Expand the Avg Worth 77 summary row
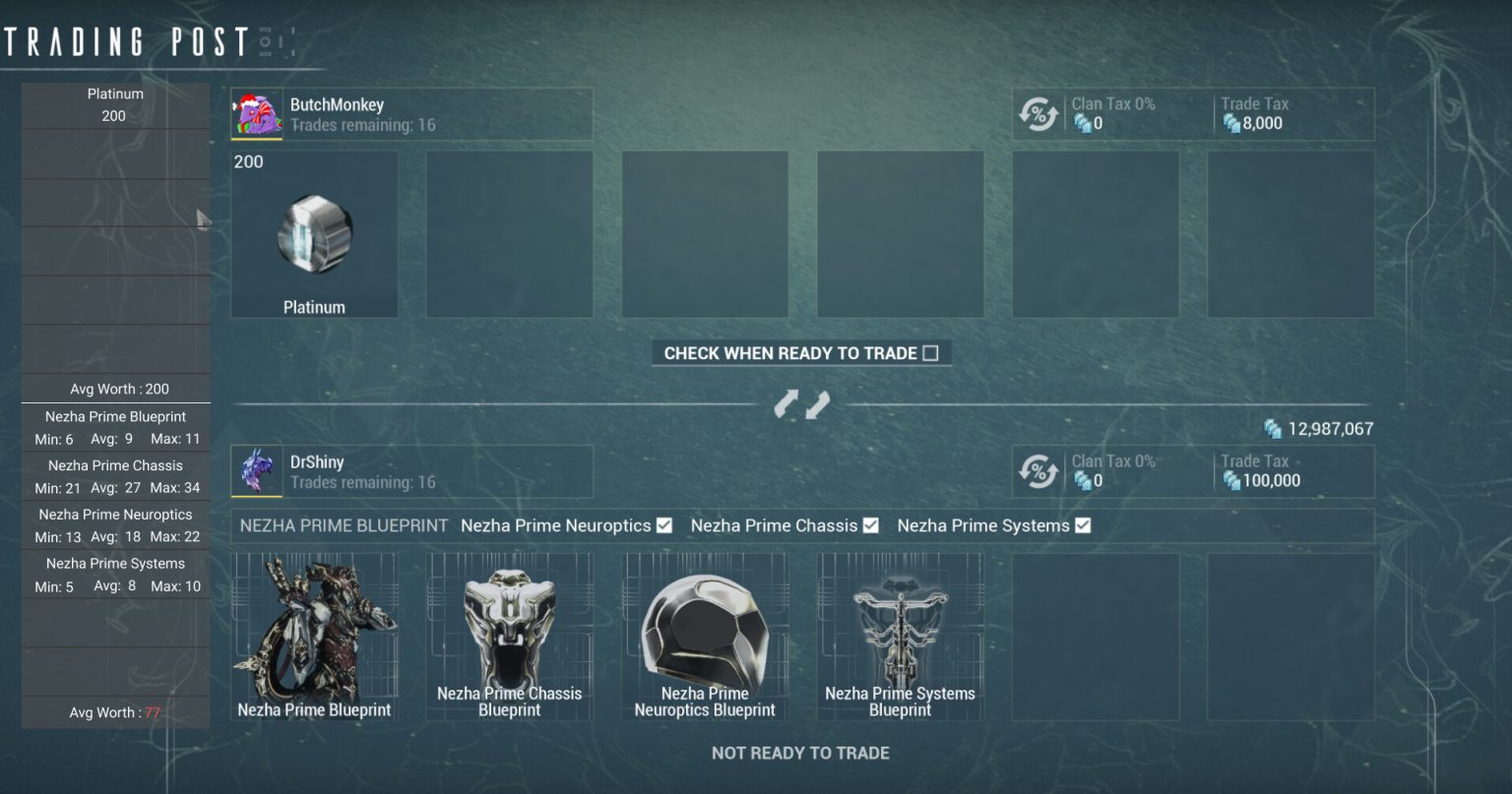This screenshot has width=1512, height=794. [x=115, y=711]
